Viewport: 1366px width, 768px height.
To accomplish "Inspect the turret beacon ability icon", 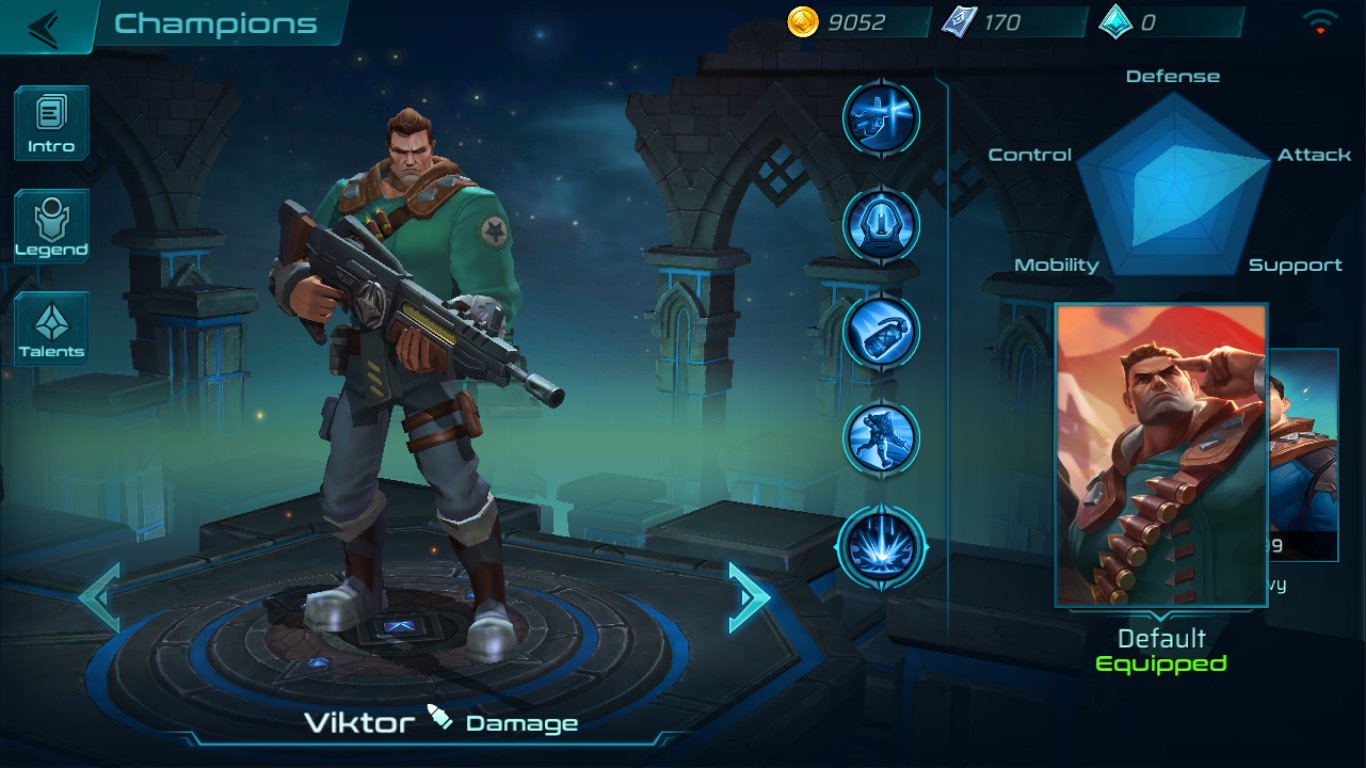I will (881, 226).
